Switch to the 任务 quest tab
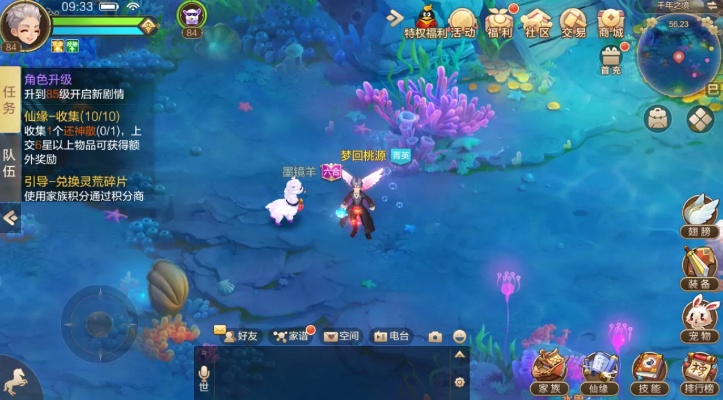The height and width of the screenshot is (400, 723). point(9,99)
